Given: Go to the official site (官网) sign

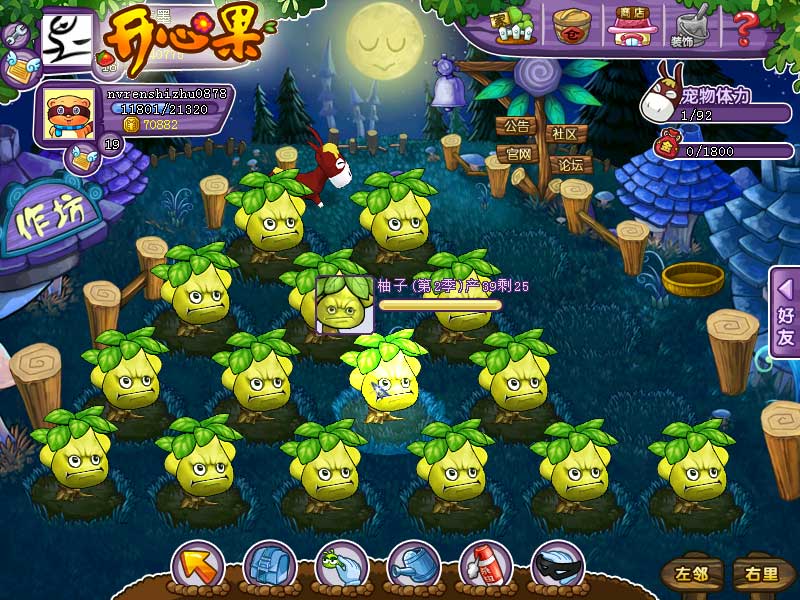Looking at the screenshot, I should pyautogui.click(x=517, y=154).
